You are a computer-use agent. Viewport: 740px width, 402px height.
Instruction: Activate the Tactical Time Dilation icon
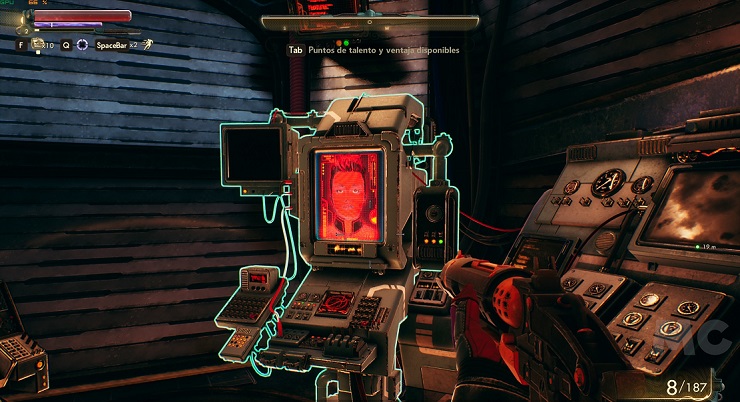coord(82,44)
